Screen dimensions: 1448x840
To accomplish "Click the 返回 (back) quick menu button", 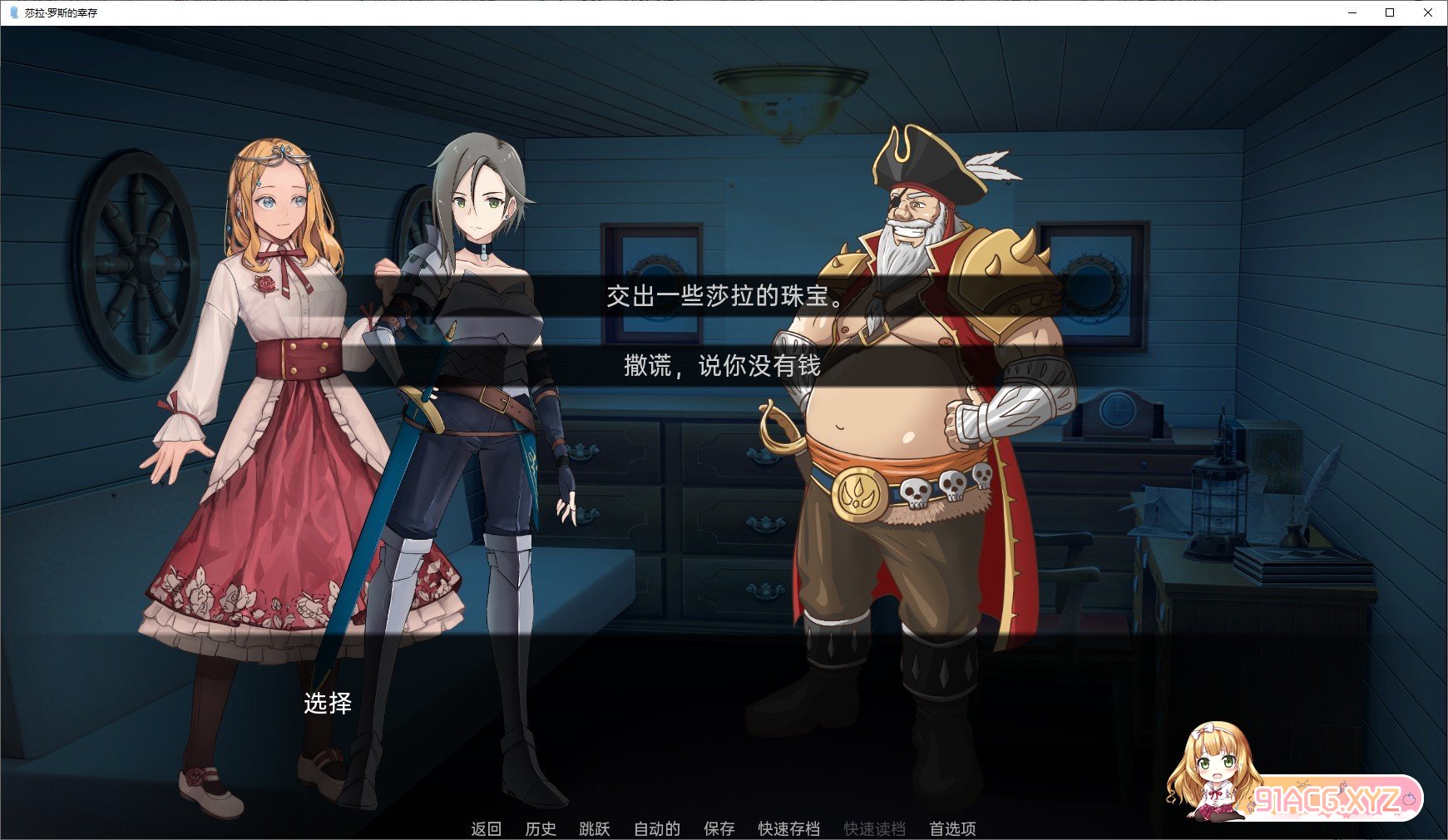I will [x=486, y=828].
